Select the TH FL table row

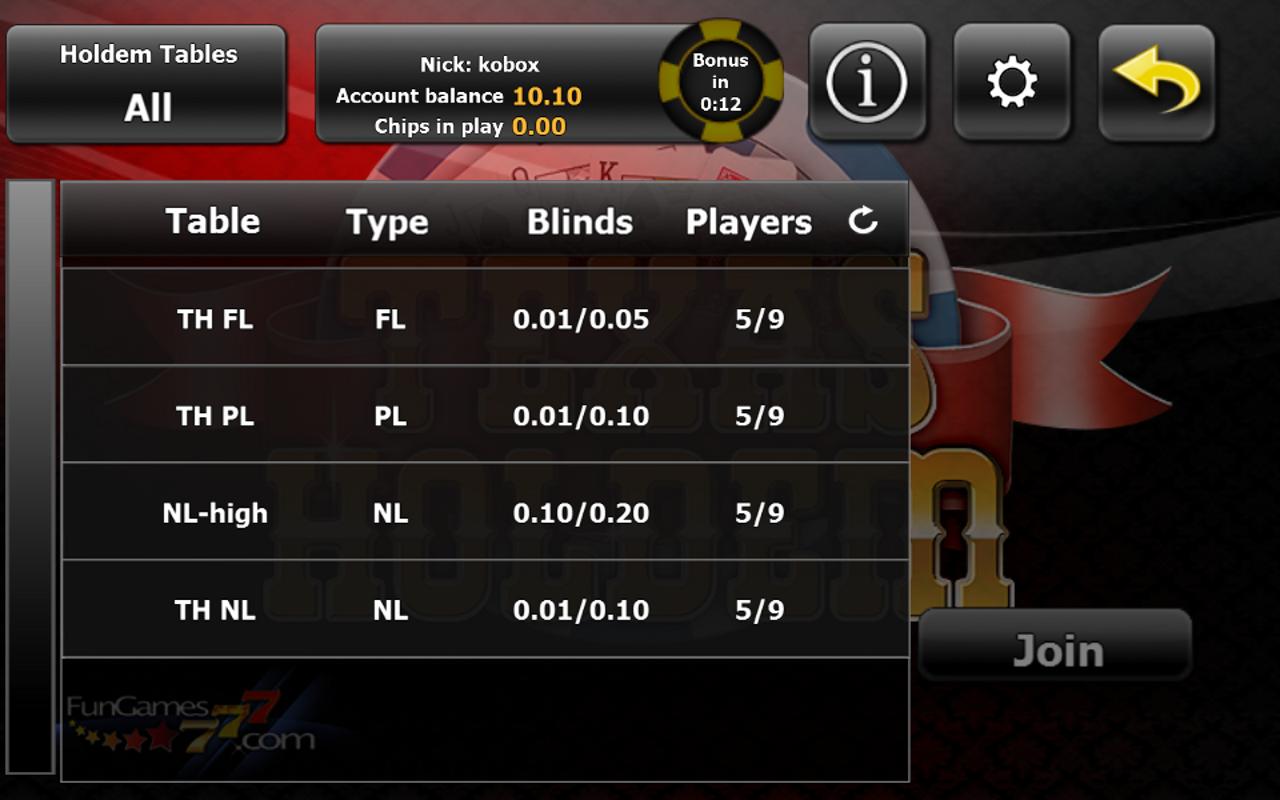click(x=485, y=318)
